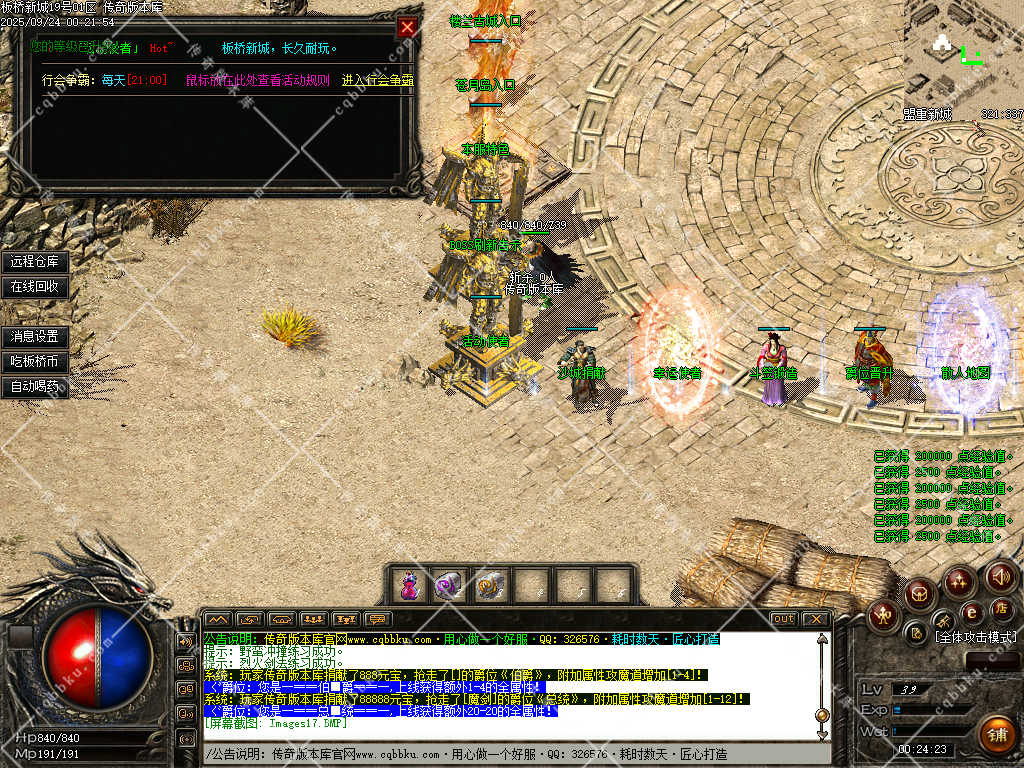Open the 在线回收 online recycling
Image resolution: width=1024 pixels, height=768 pixels.
coord(35,287)
